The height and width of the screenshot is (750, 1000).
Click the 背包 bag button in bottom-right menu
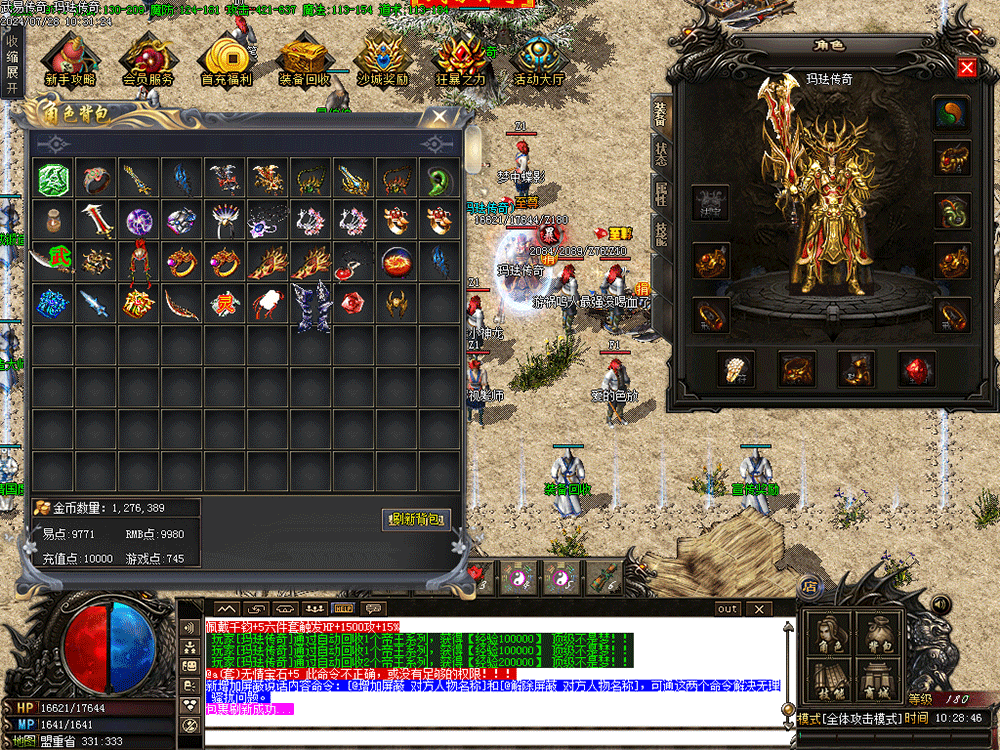(x=879, y=633)
